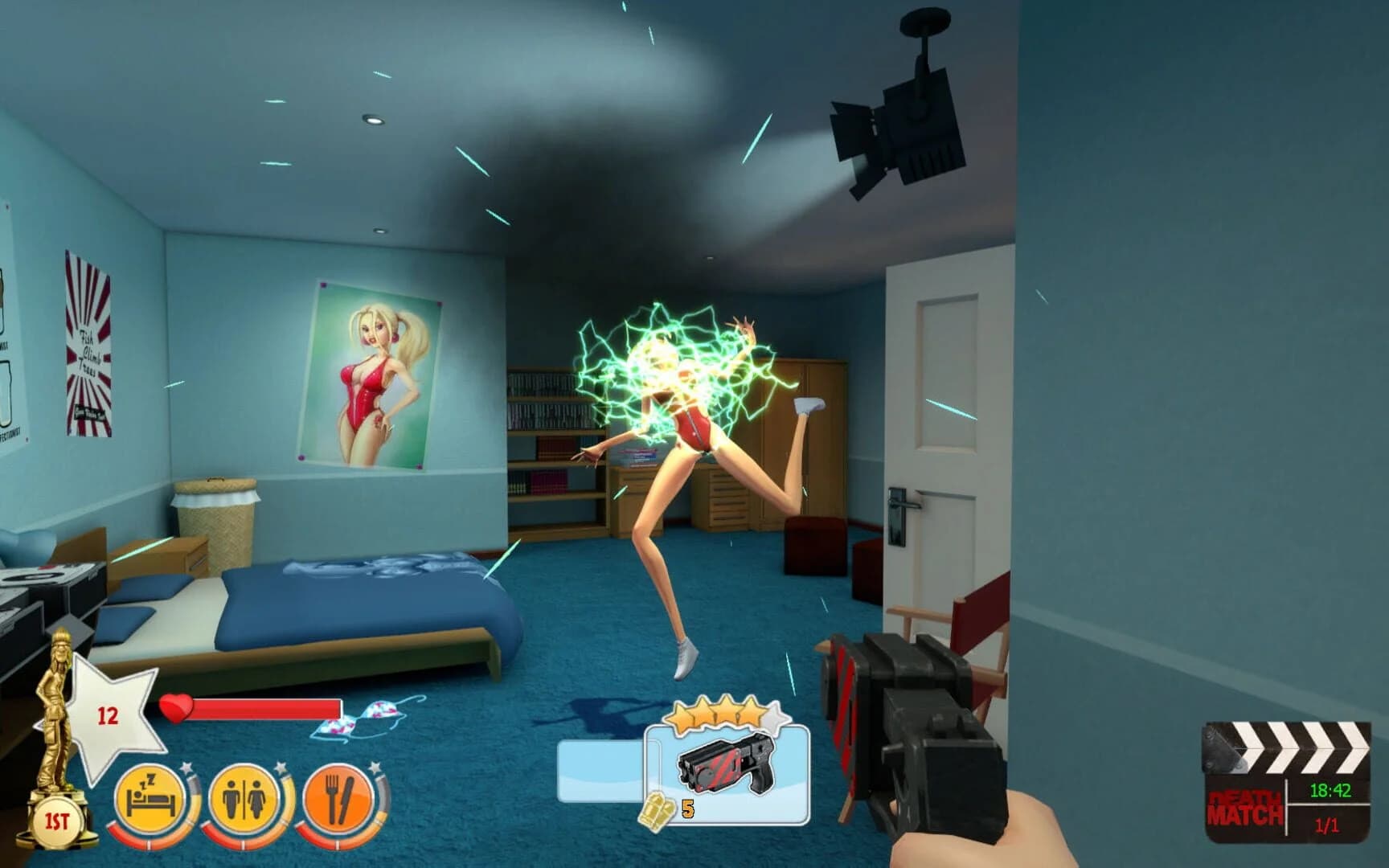The height and width of the screenshot is (868, 1389).
Task: Click the heart icon beside the health bar
Action: [x=178, y=708]
